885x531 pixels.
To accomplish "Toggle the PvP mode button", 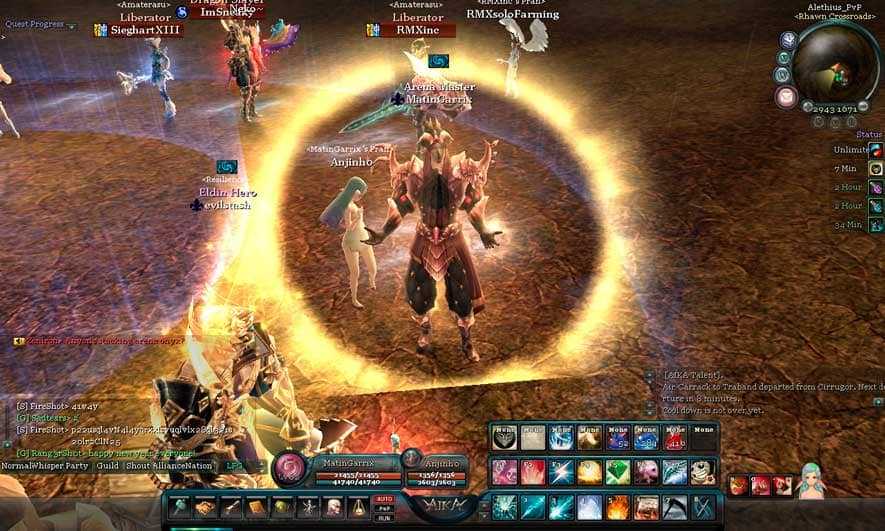I will [x=383, y=509].
